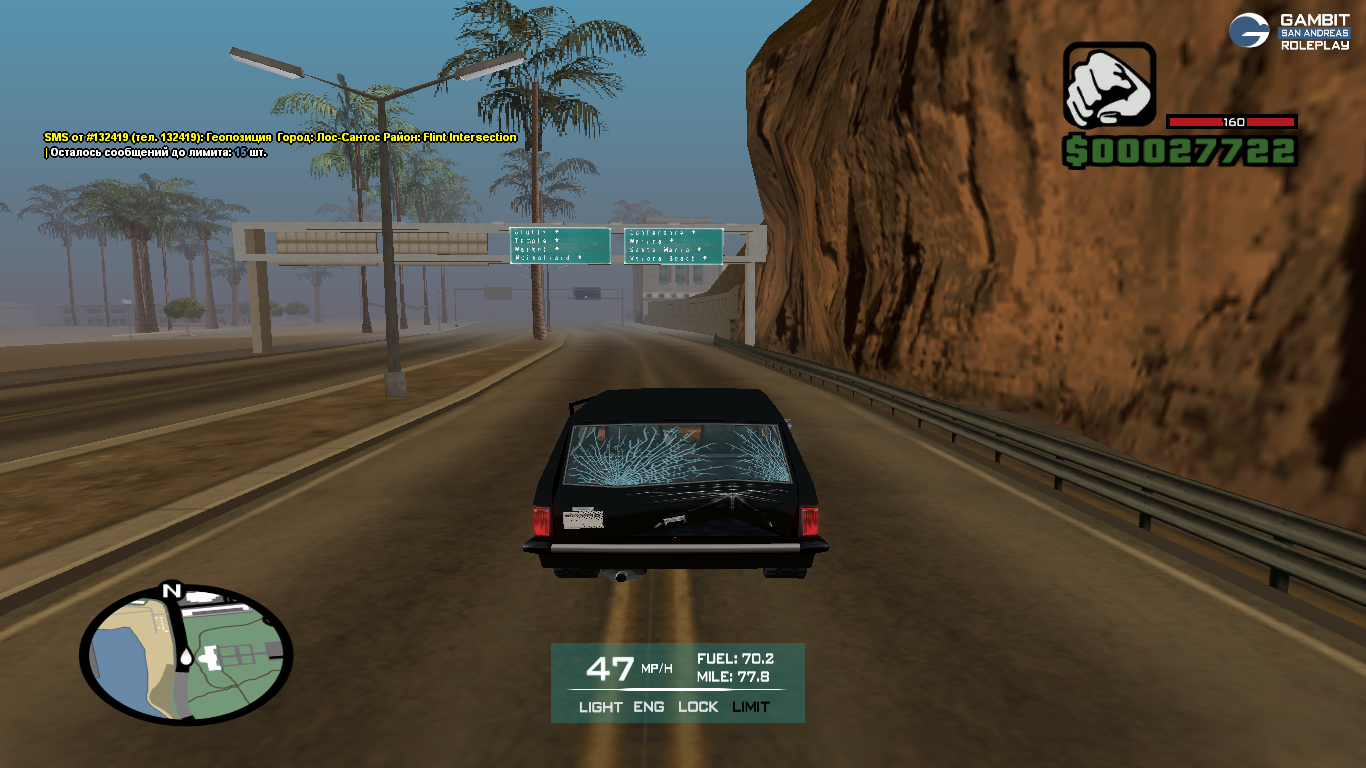Toggle the LIMIT speed limiter indicator
The image size is (1366, 768).
tap(751, 707)
